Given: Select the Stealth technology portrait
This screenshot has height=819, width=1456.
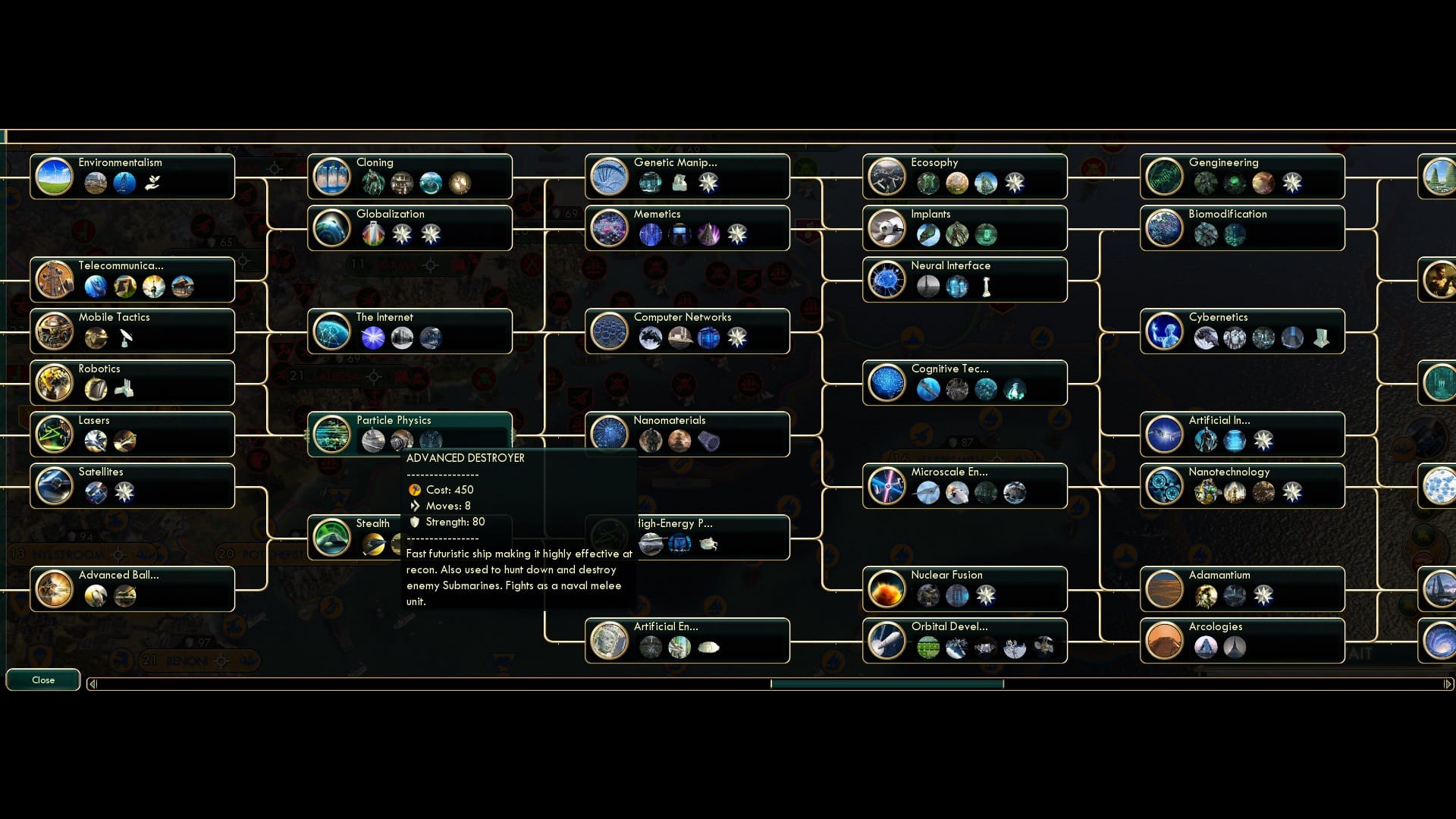Looking at the screenshot, I should (331, 537).
